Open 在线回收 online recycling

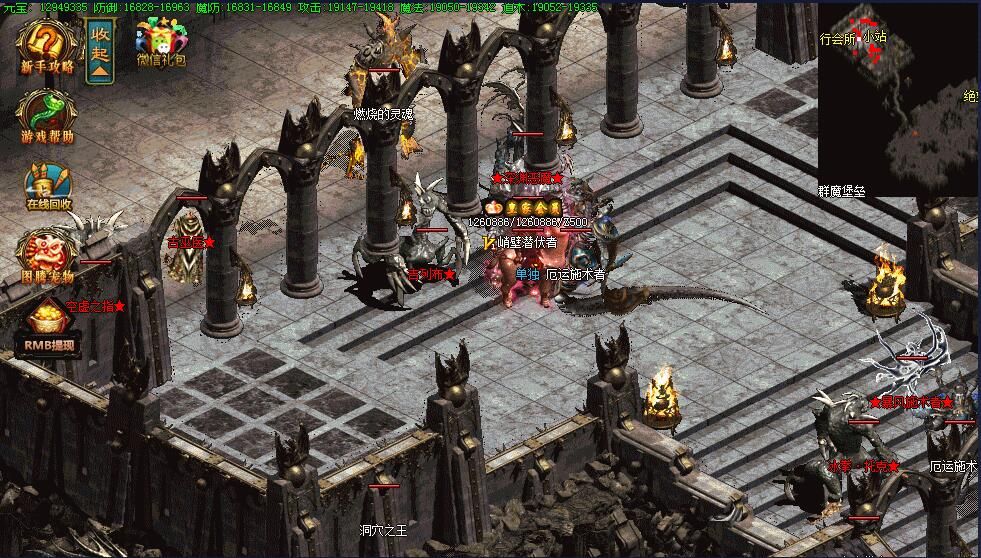coord(47,187)
